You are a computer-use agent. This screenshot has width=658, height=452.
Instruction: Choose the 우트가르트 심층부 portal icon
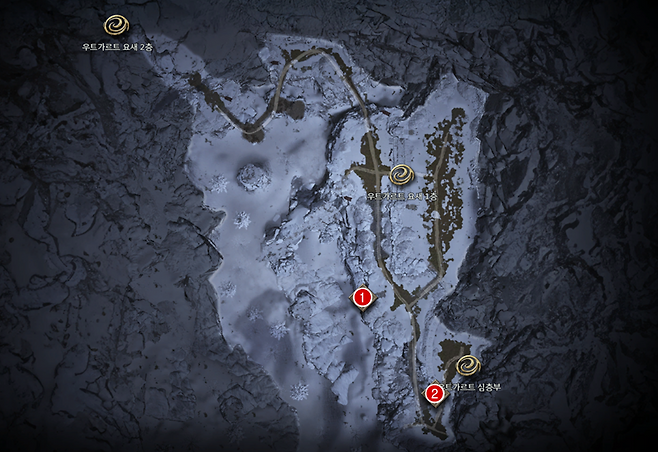468,364
